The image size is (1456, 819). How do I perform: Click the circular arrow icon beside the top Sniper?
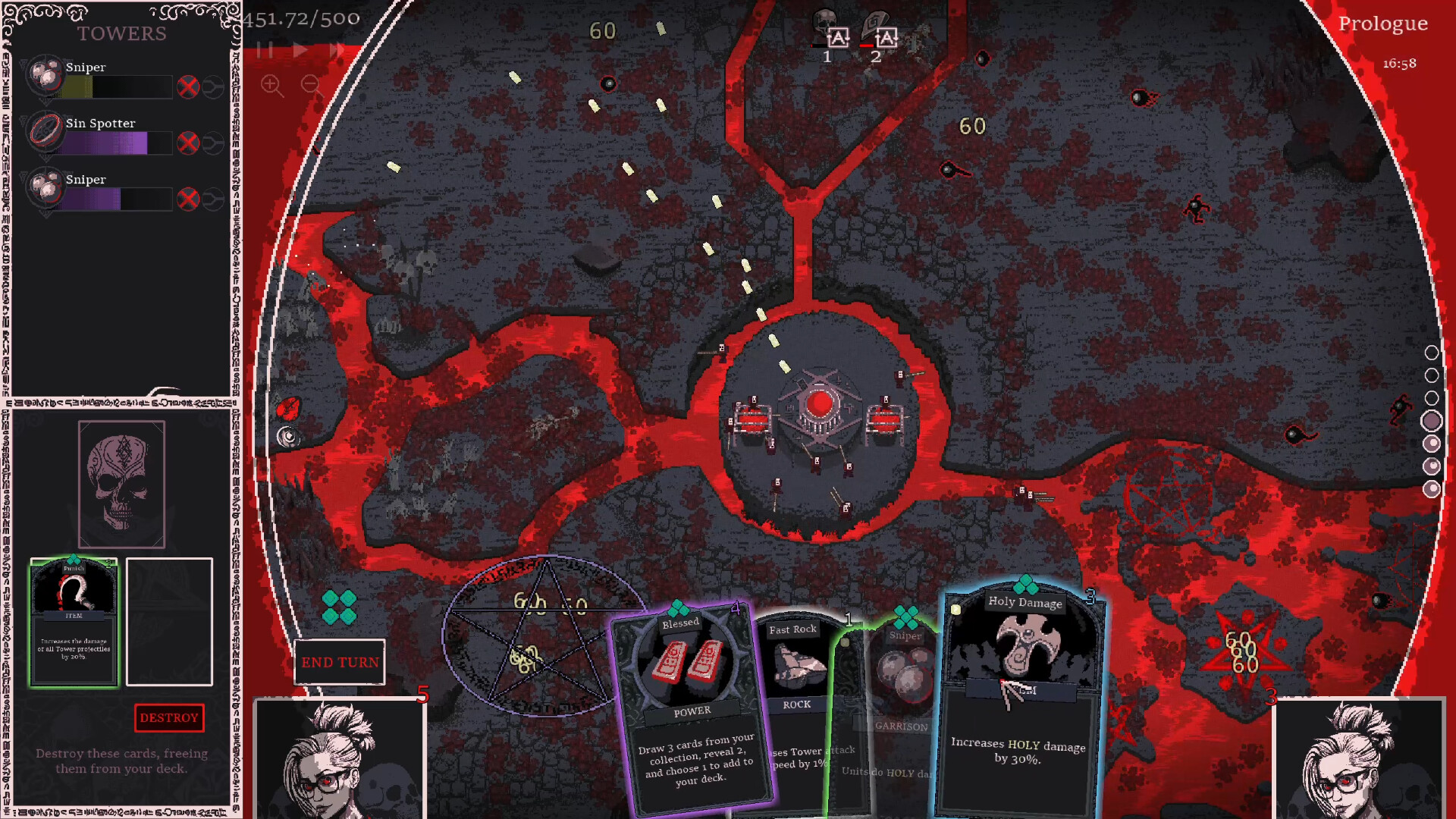click(x=213, y=86)
